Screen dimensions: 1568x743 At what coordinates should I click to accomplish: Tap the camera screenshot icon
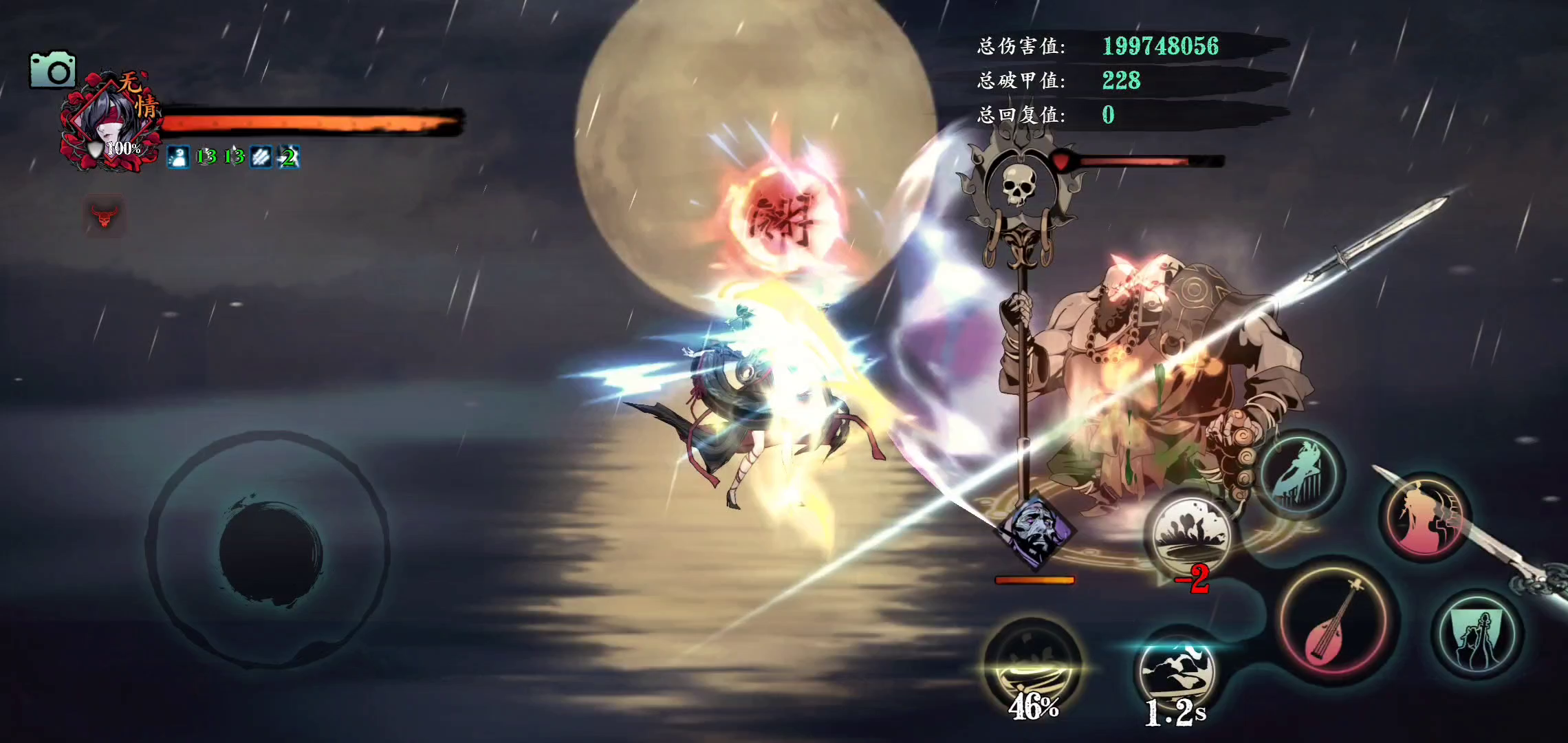point(52,70)
